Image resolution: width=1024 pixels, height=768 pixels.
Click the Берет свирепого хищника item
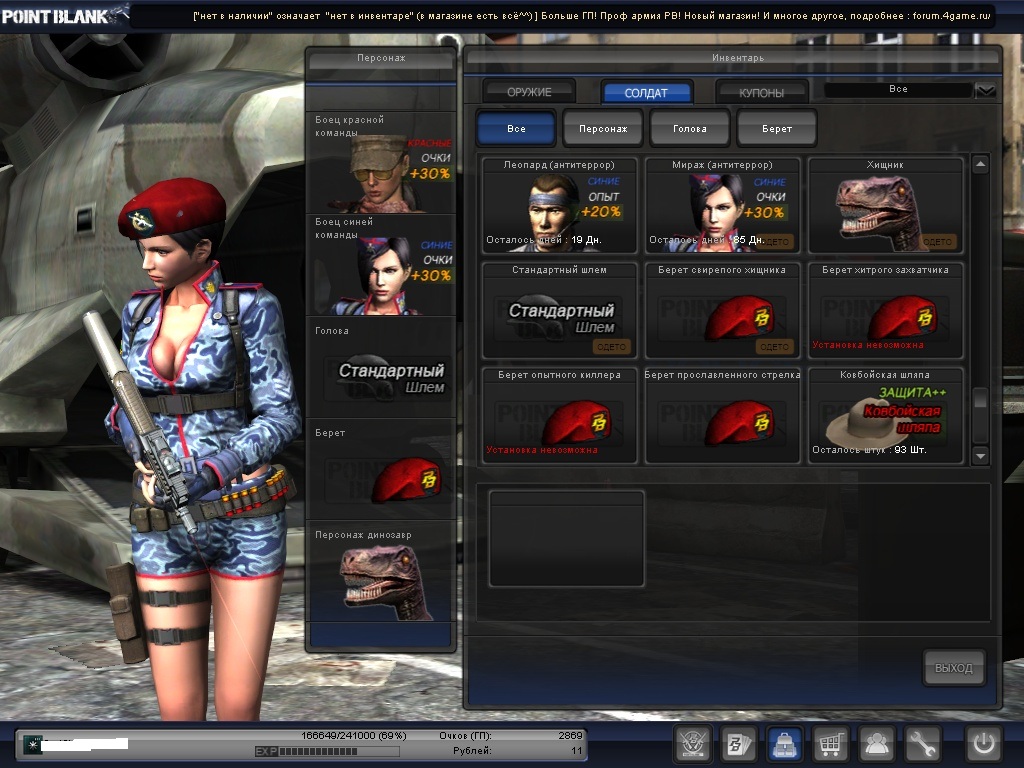[x=722, y=311]
